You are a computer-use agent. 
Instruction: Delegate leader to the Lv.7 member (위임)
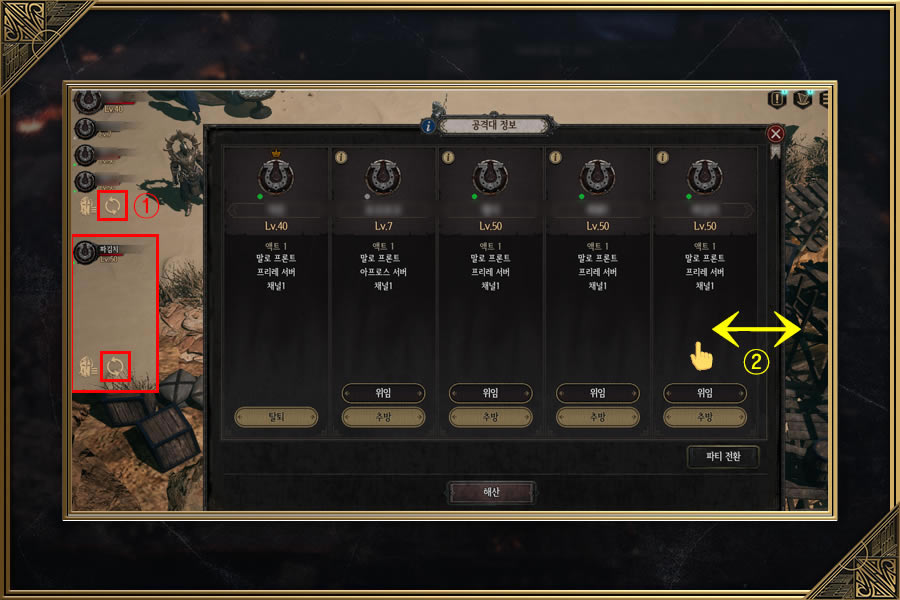(383, 393)
